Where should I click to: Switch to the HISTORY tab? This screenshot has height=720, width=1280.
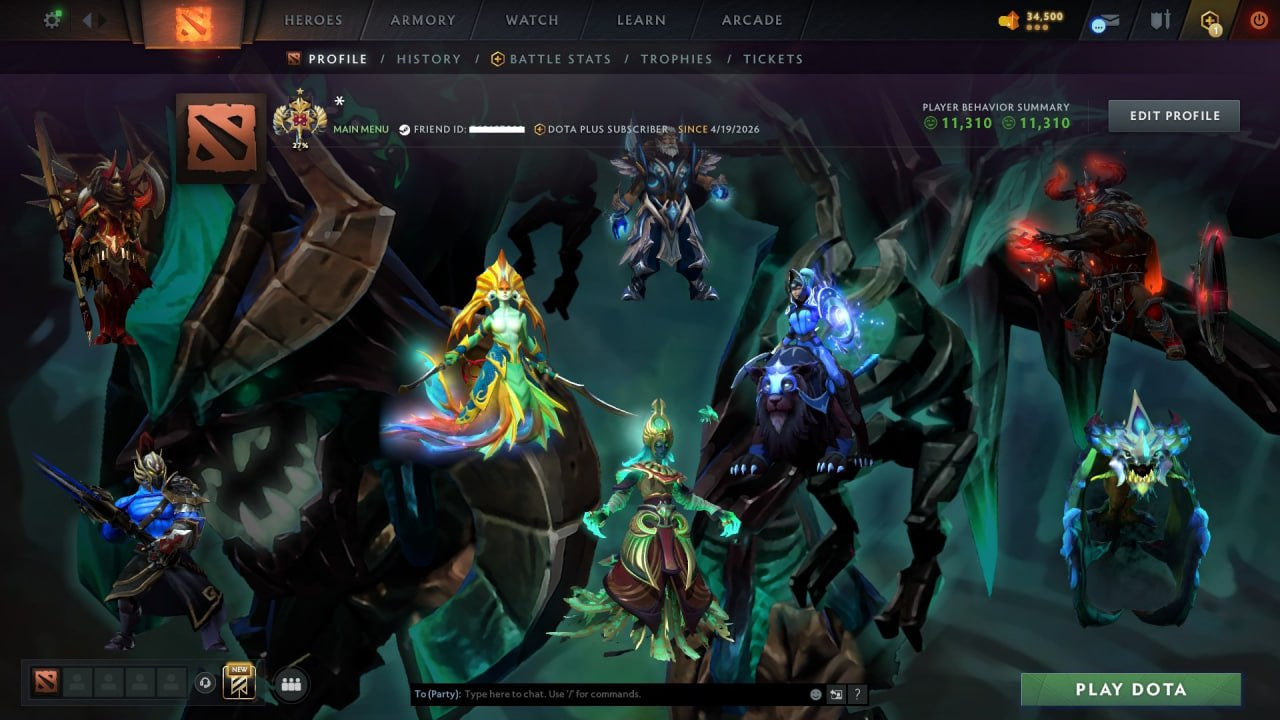[x=428, y=59]
